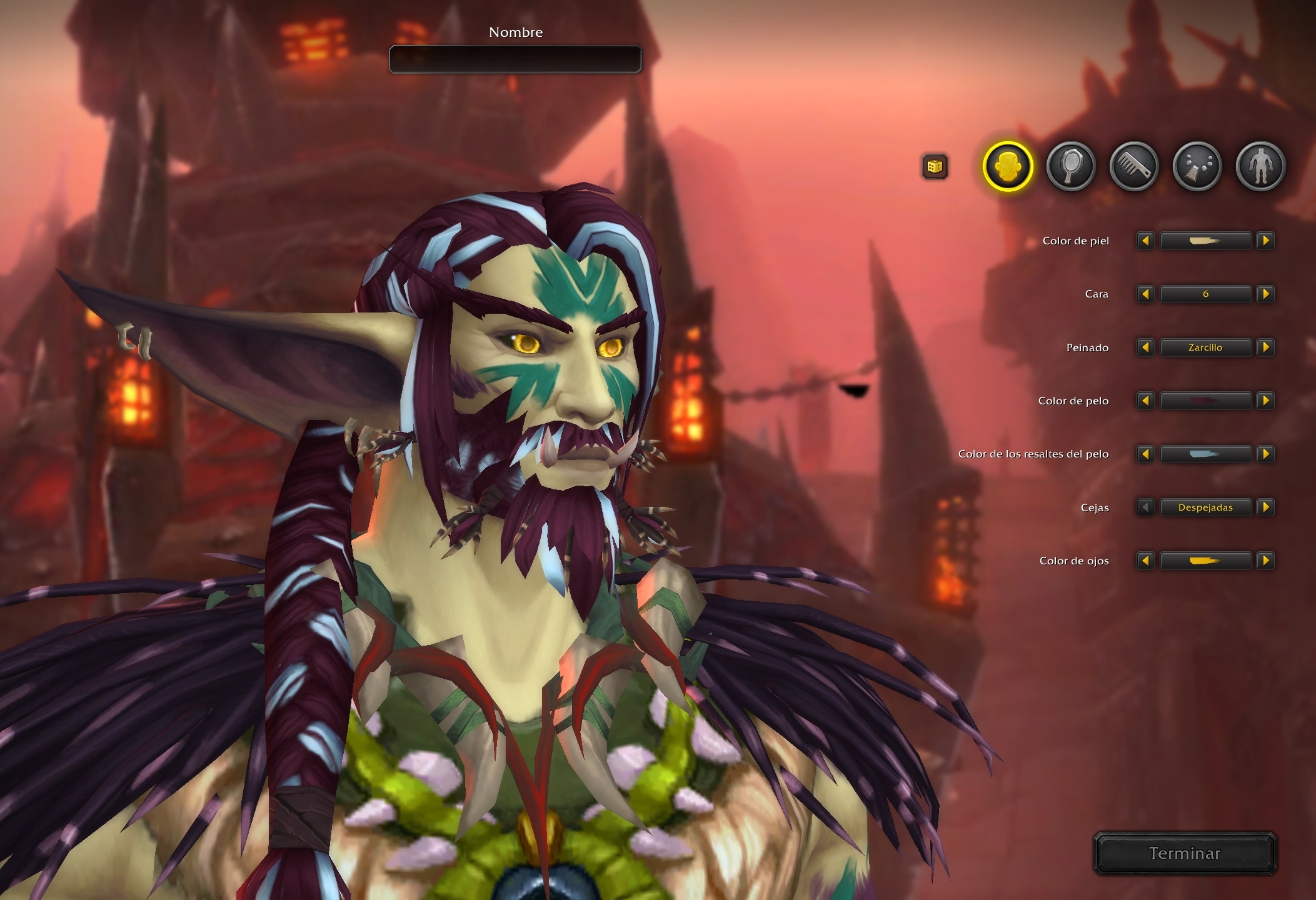Open the accessories category with dots icon
The height and width of the screenshot is (900, 1316).
(1197, 166)
